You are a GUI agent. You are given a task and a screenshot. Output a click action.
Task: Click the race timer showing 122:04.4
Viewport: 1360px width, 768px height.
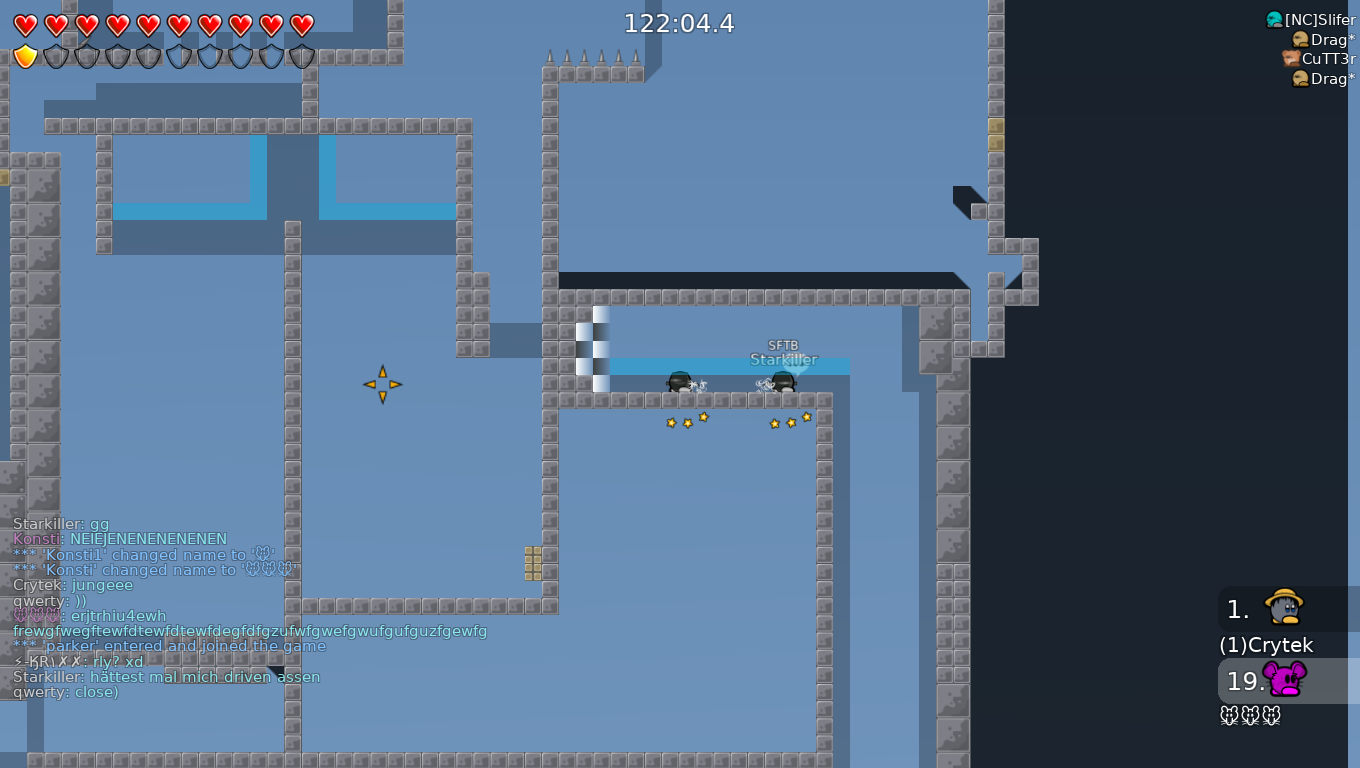coord(680,23)
